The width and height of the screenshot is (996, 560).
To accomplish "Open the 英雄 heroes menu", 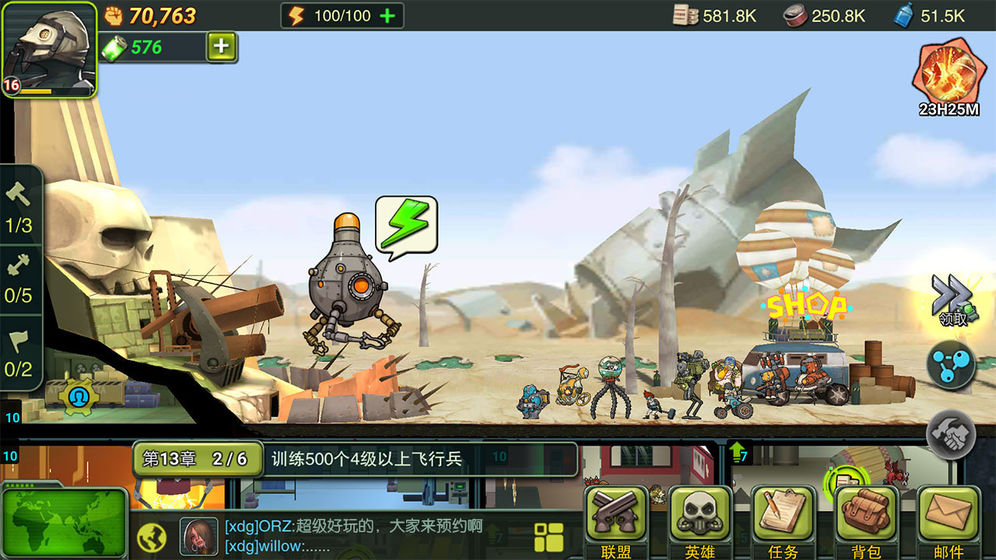I will coord(700,521).
